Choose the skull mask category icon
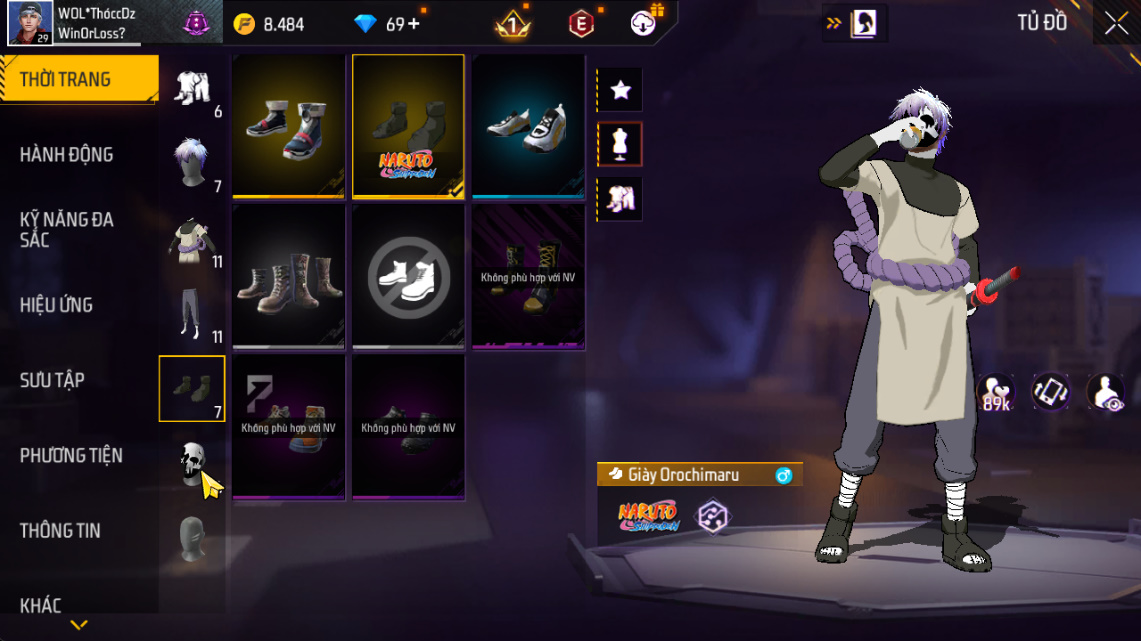Viewport: 1141px width, 641px height. tap(193, 464)
